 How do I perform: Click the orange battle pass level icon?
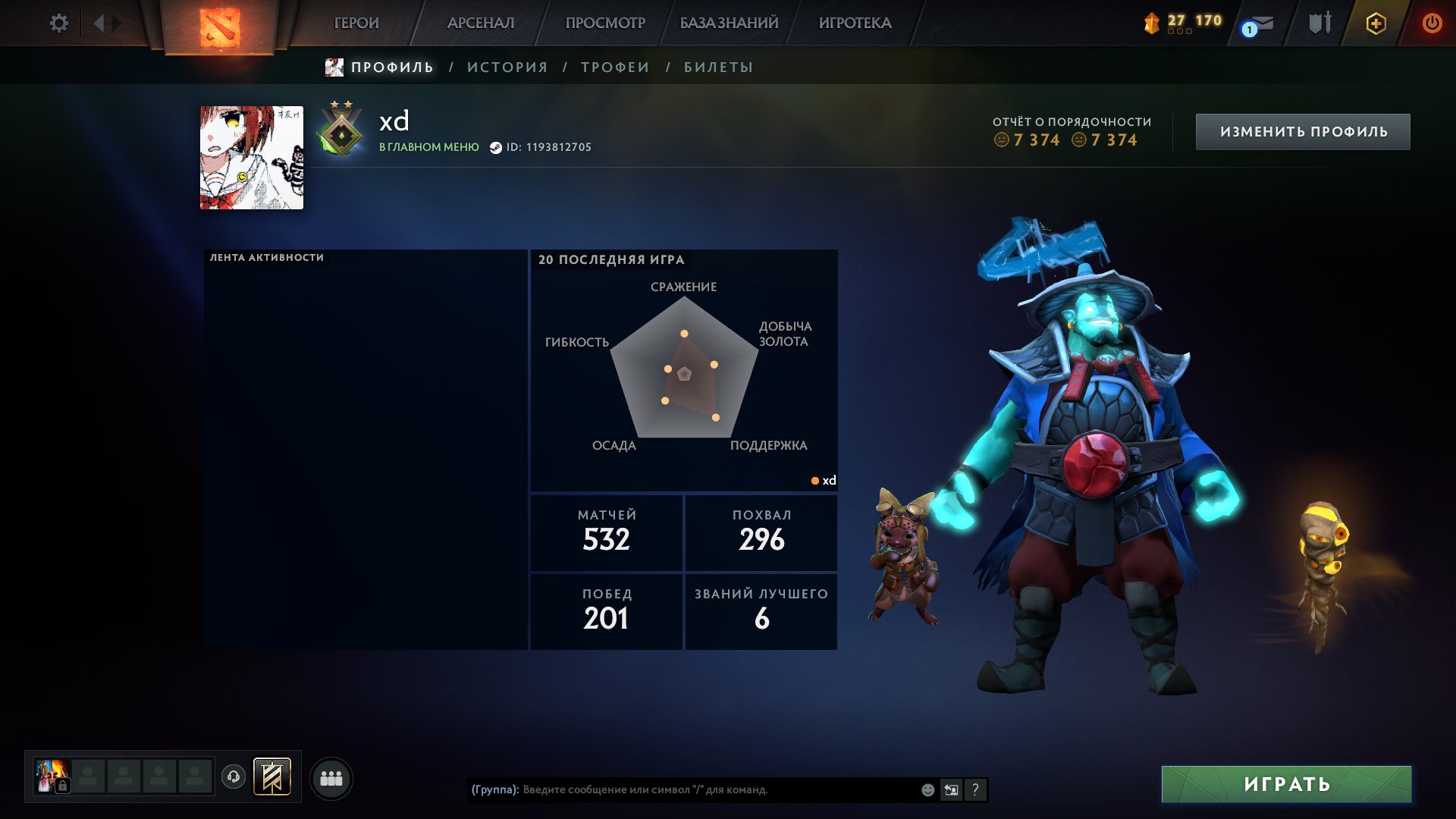click(1152, 23)
